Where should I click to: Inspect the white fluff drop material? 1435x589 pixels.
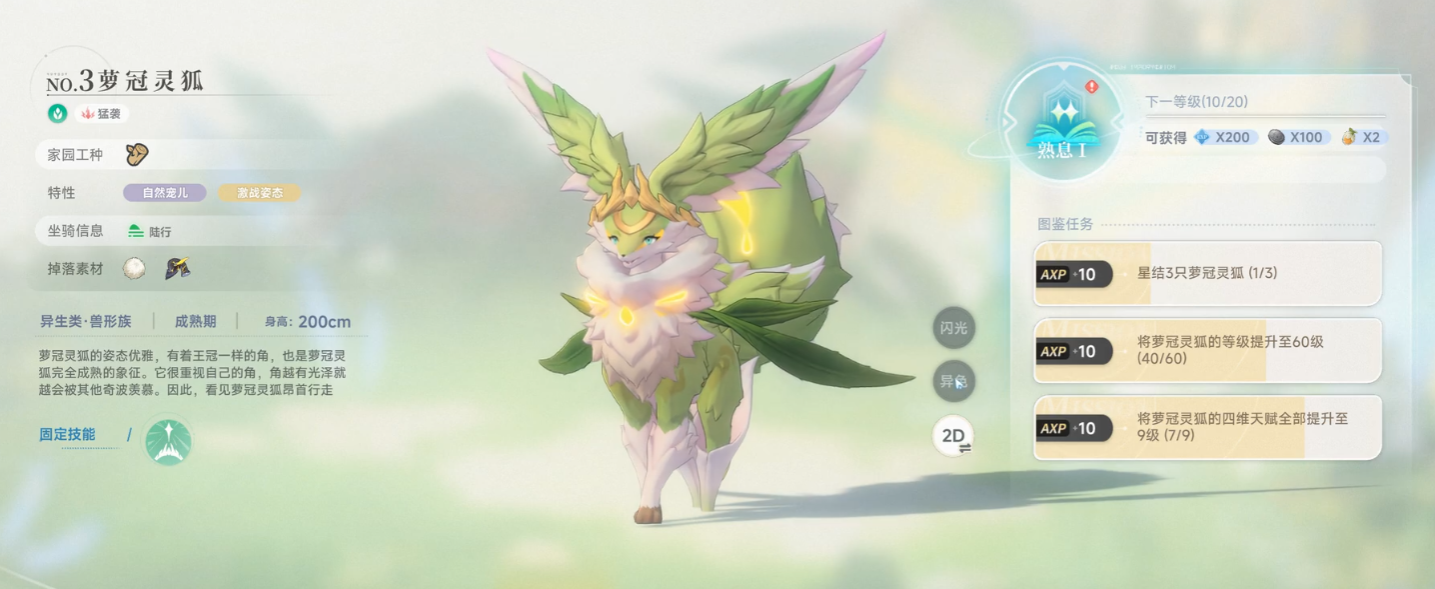click(134, 268)
